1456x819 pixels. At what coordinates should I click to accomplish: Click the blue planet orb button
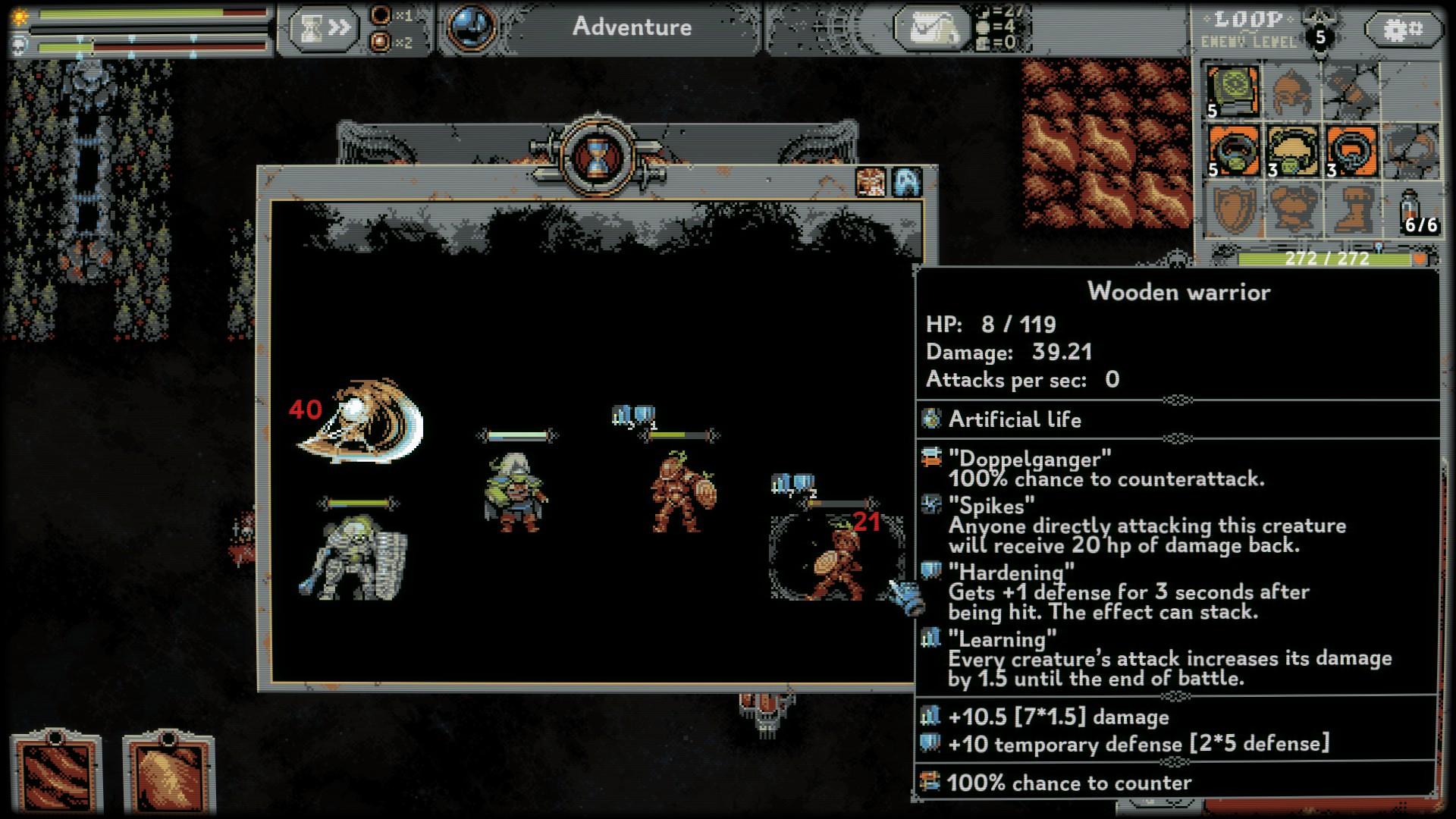[471, 27]
